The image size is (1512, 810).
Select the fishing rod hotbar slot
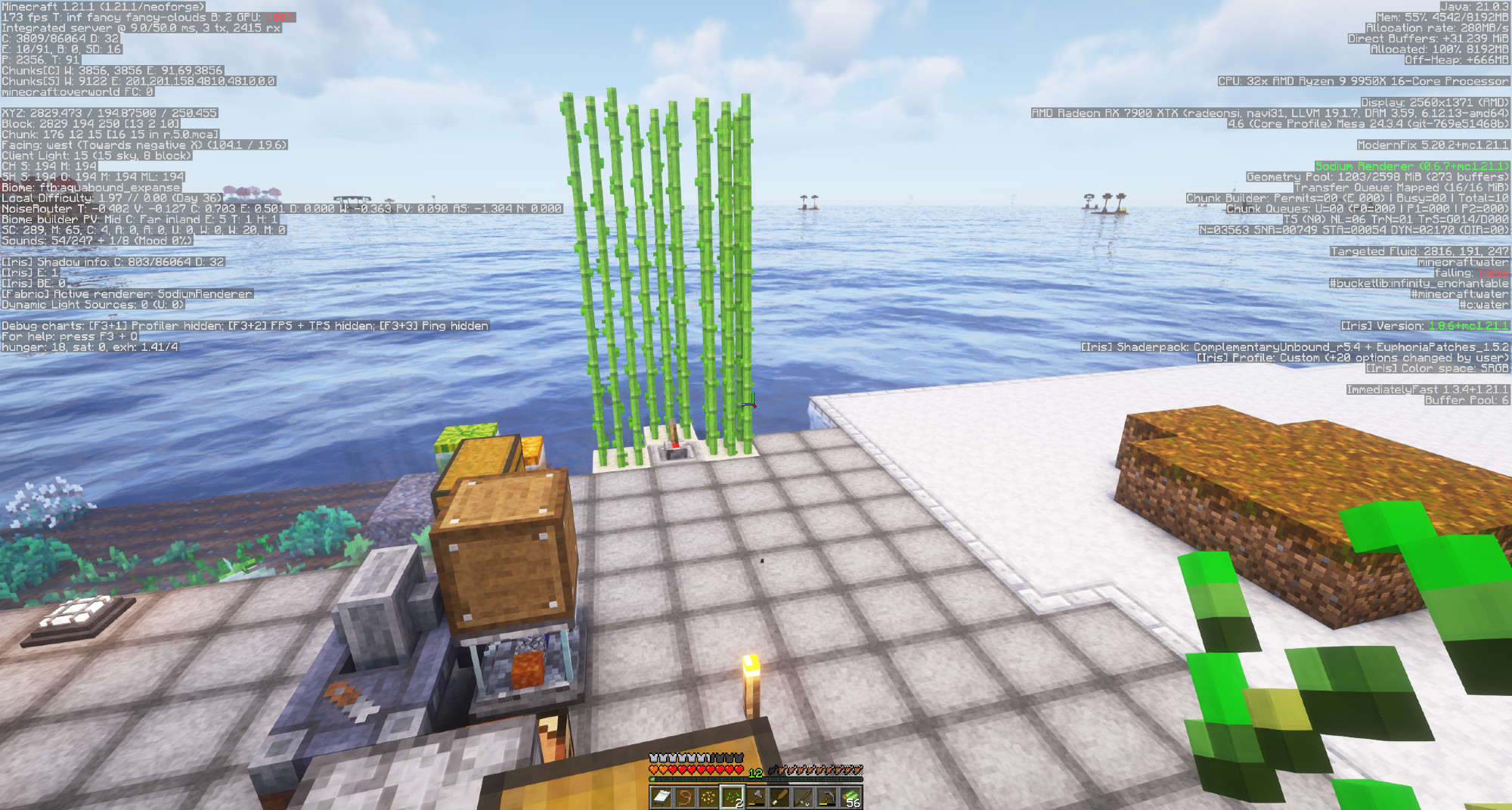point(803,797)
